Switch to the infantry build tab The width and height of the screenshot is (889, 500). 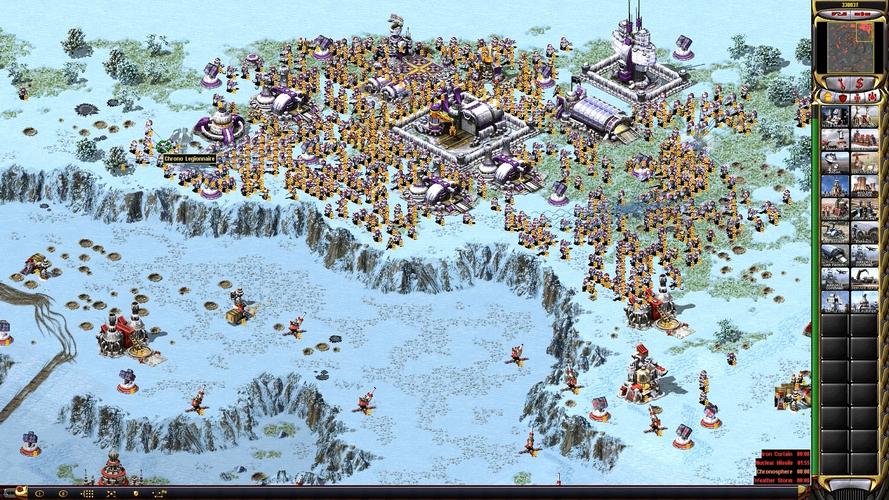(x=855, y=96)
